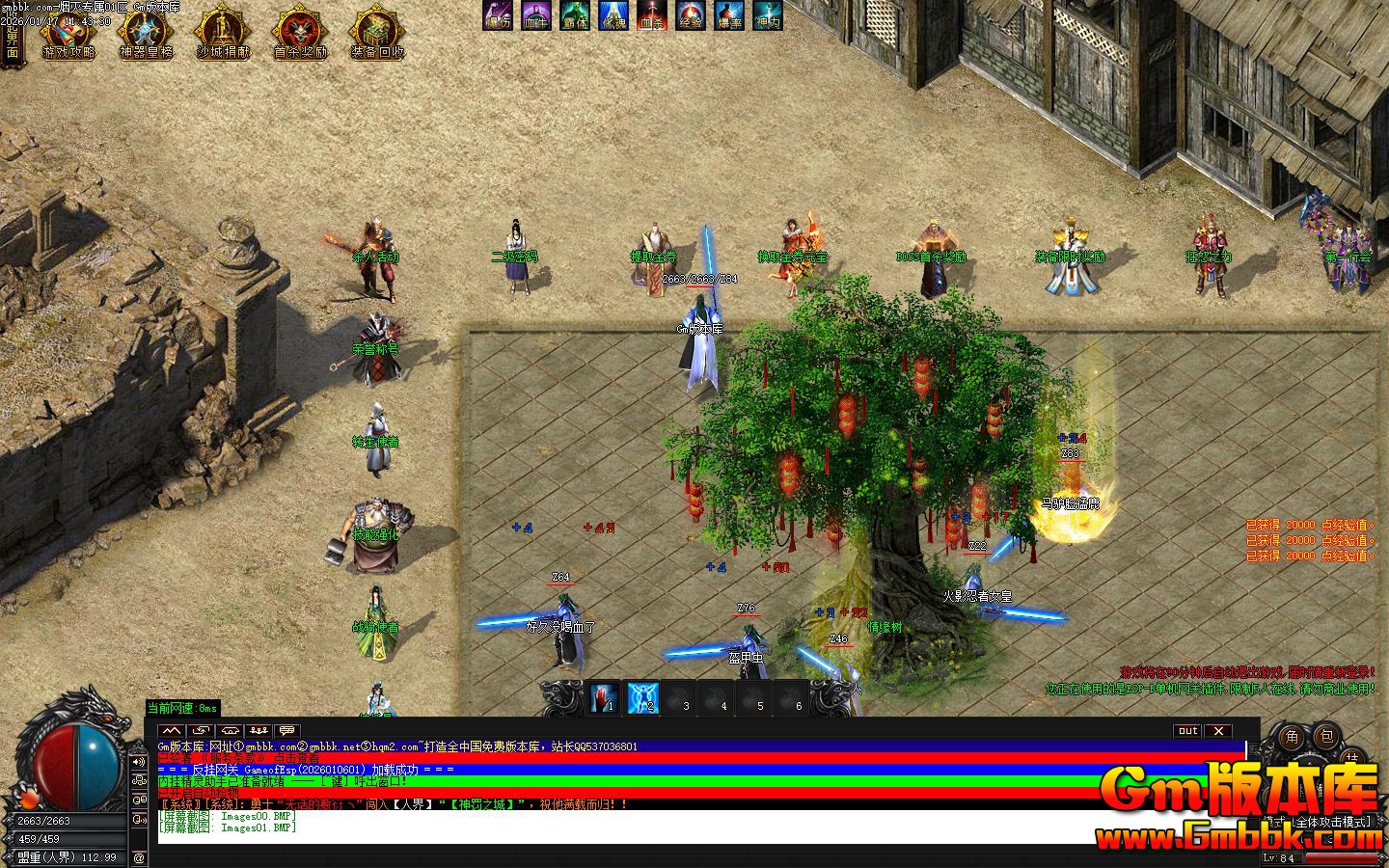Select the 血牛 buff icon
1389x868 pixels.
pos(536,15)
